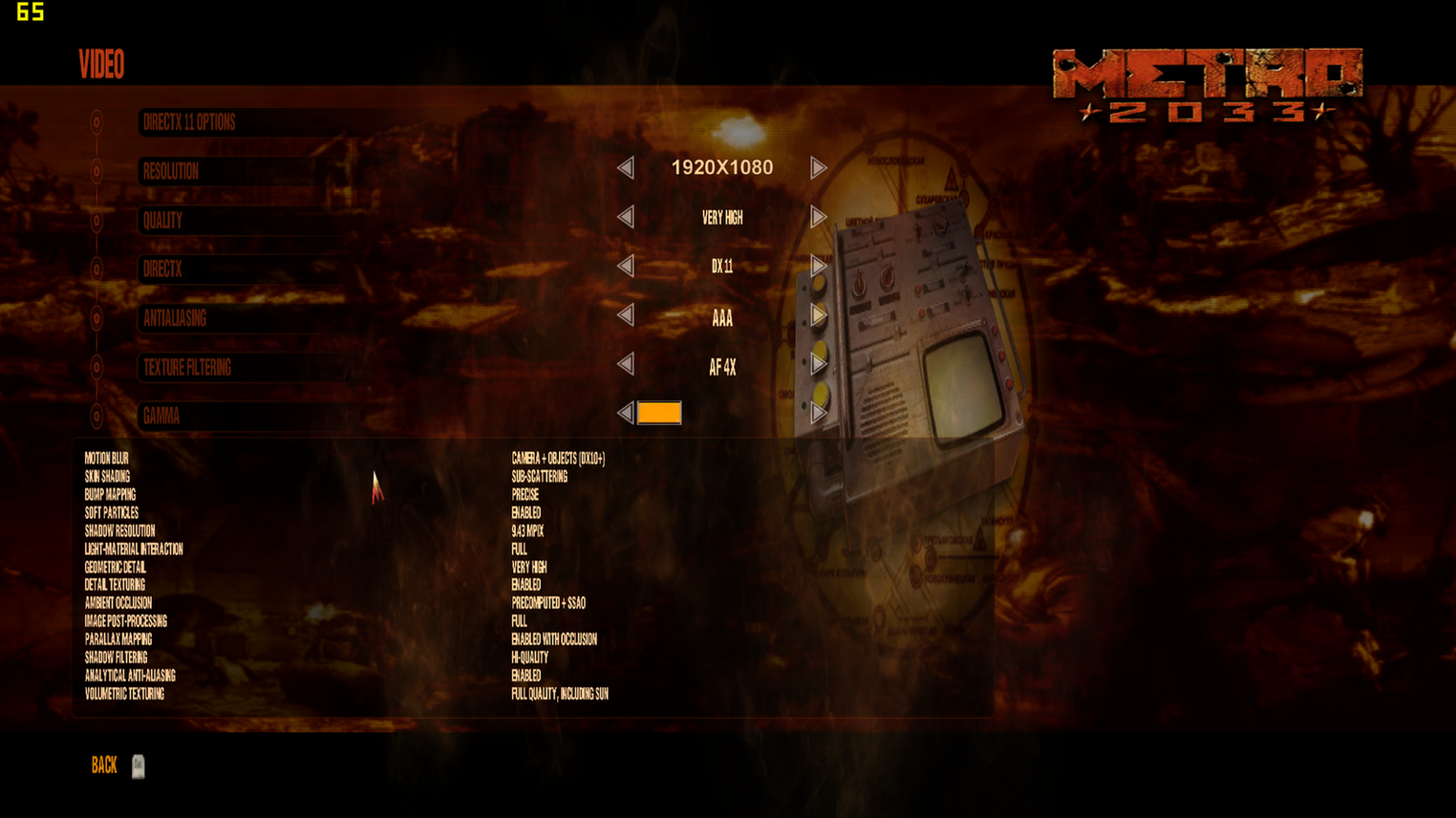The width and height of the screenshot is (1456, 818).
Task: Click the circle icon next to Resolution
Action: 95,172
